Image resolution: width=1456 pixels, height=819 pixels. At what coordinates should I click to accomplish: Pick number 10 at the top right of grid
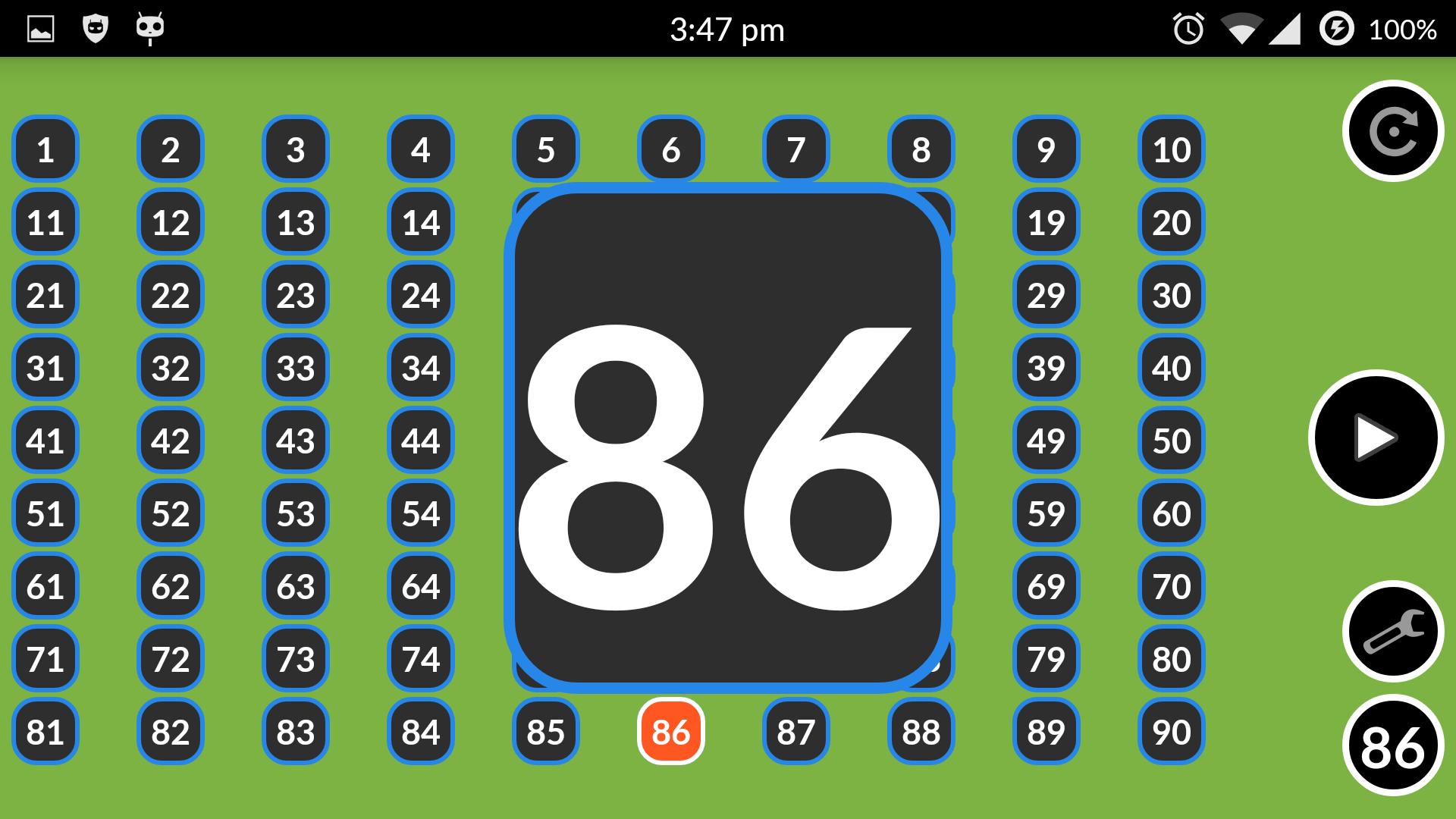coord(1172,149)
